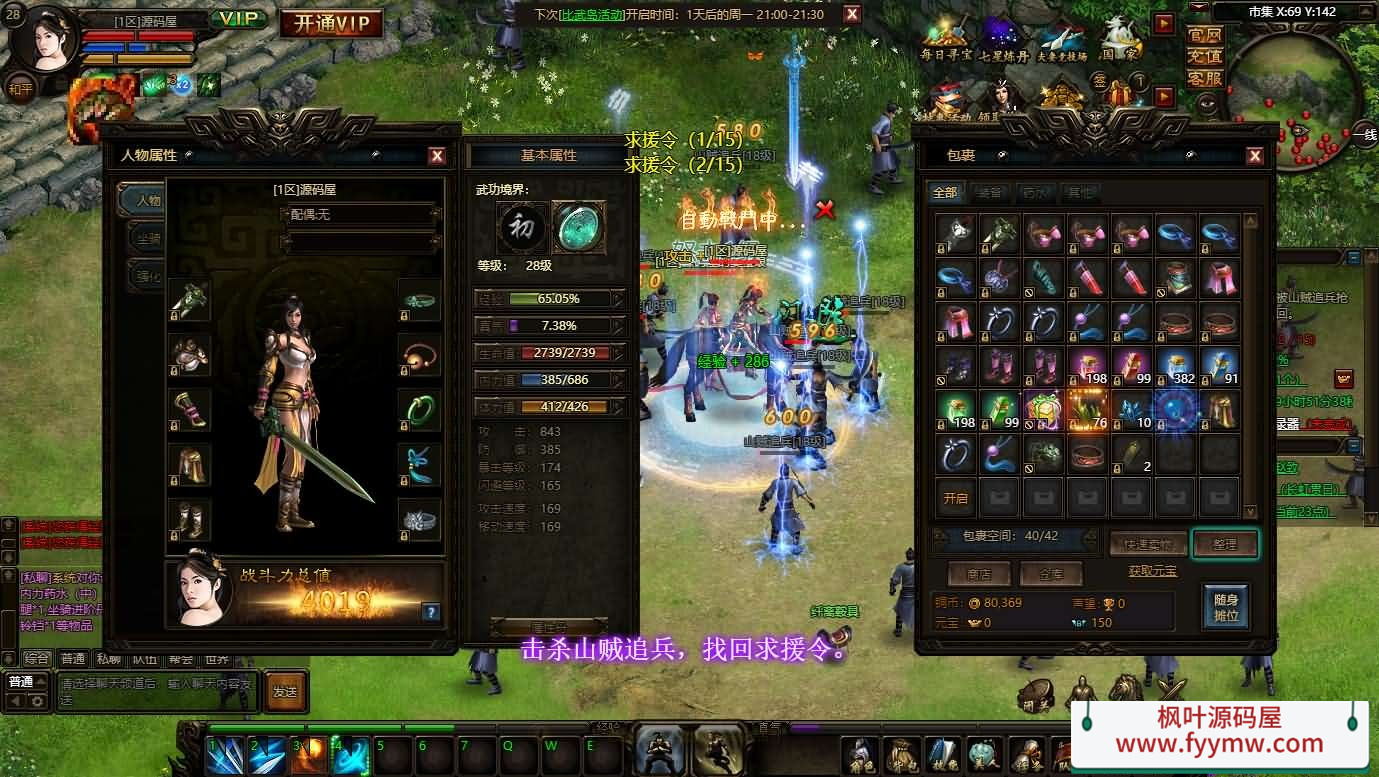
Task: Select the blue crystal item stack of 10
Action: [x=1131, y=410]
